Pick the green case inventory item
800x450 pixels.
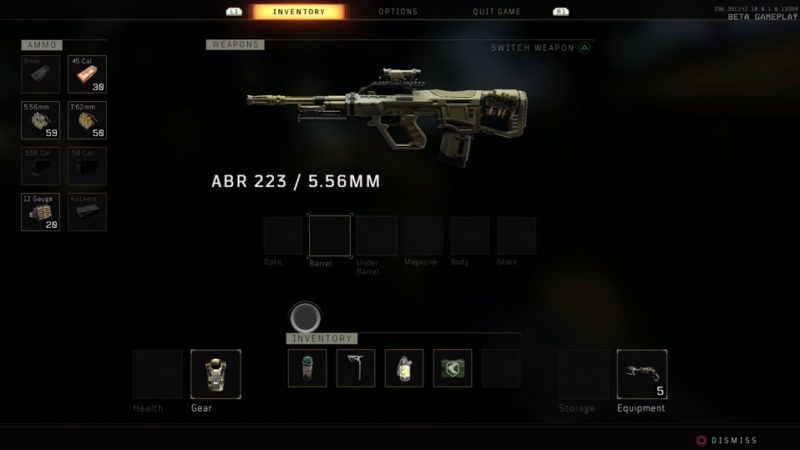pos(452,368)
